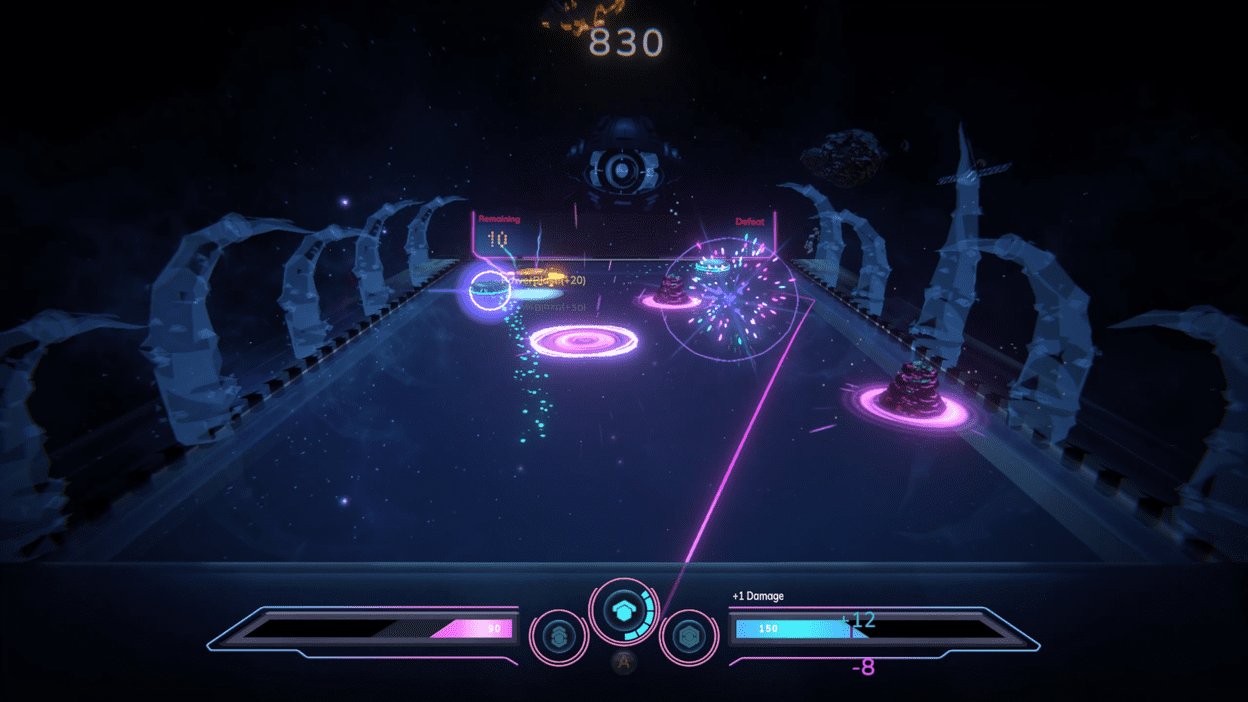Screen dimensions: 1248x702
Task: Activate the center glowing hexagon ability
Action: (x=624, y=611)
